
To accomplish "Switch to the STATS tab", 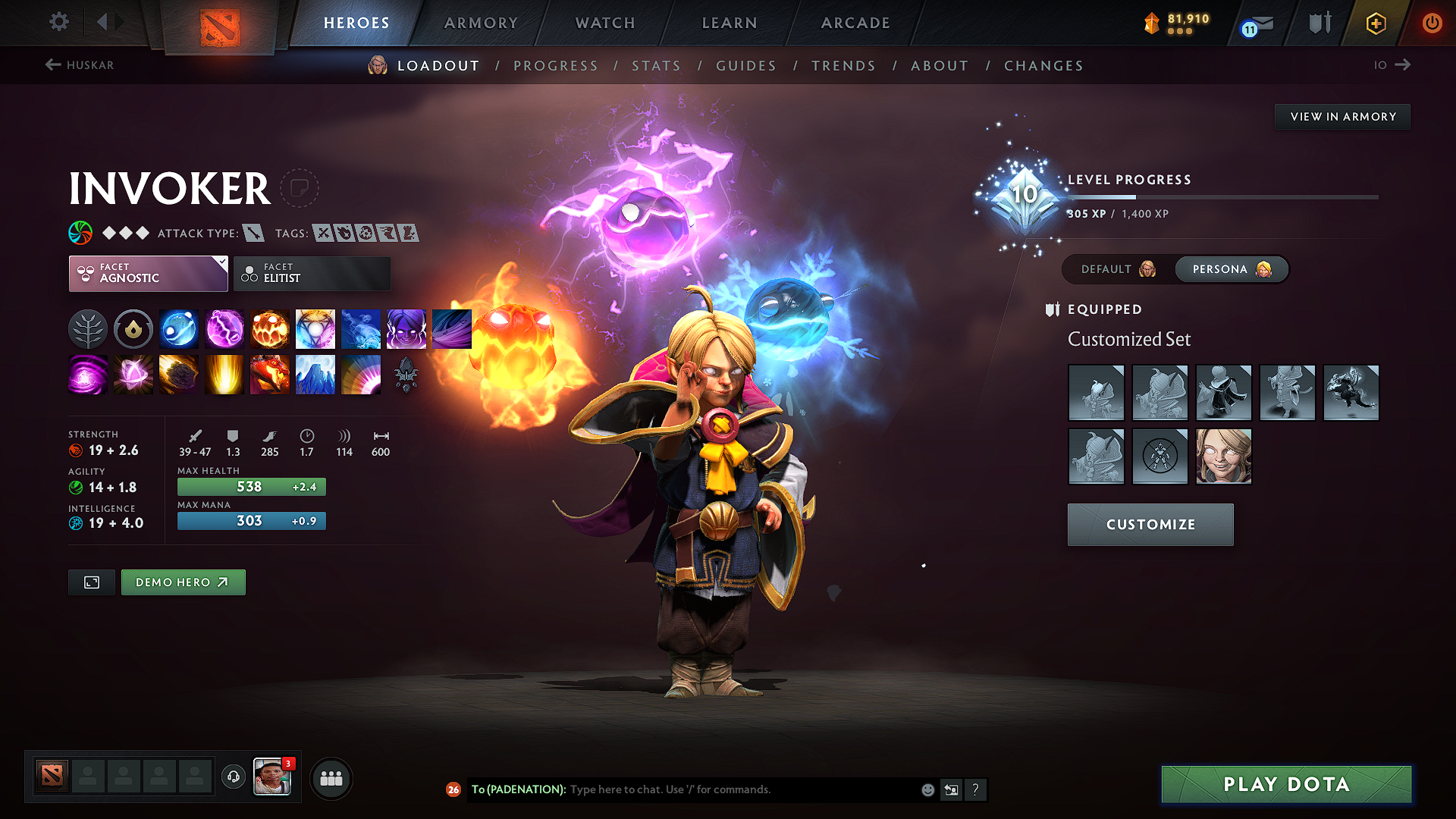I will coord(656,66).
